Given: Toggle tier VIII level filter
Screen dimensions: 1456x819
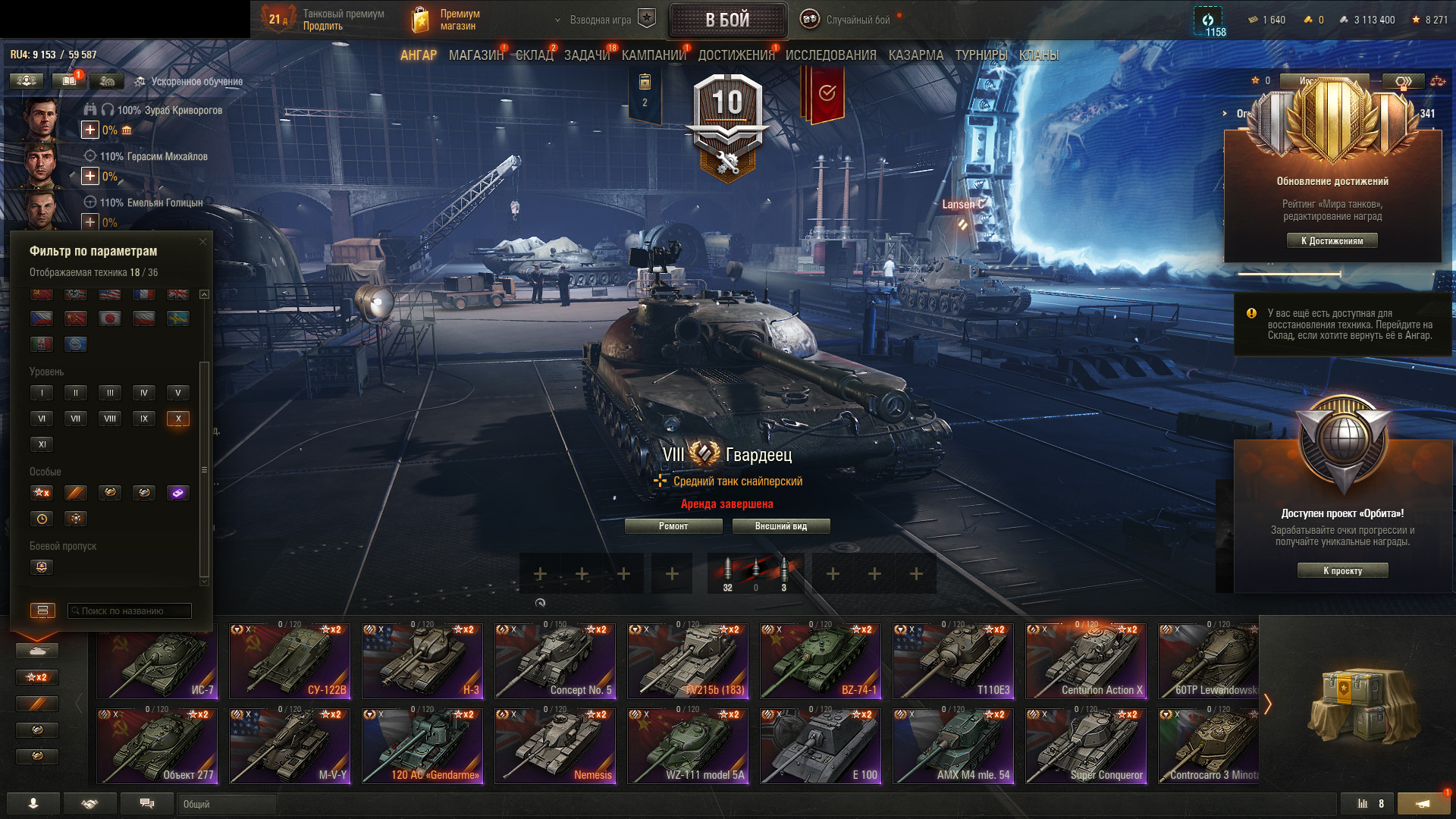Looking at the screenshot, I should click(x=110, y=419).
